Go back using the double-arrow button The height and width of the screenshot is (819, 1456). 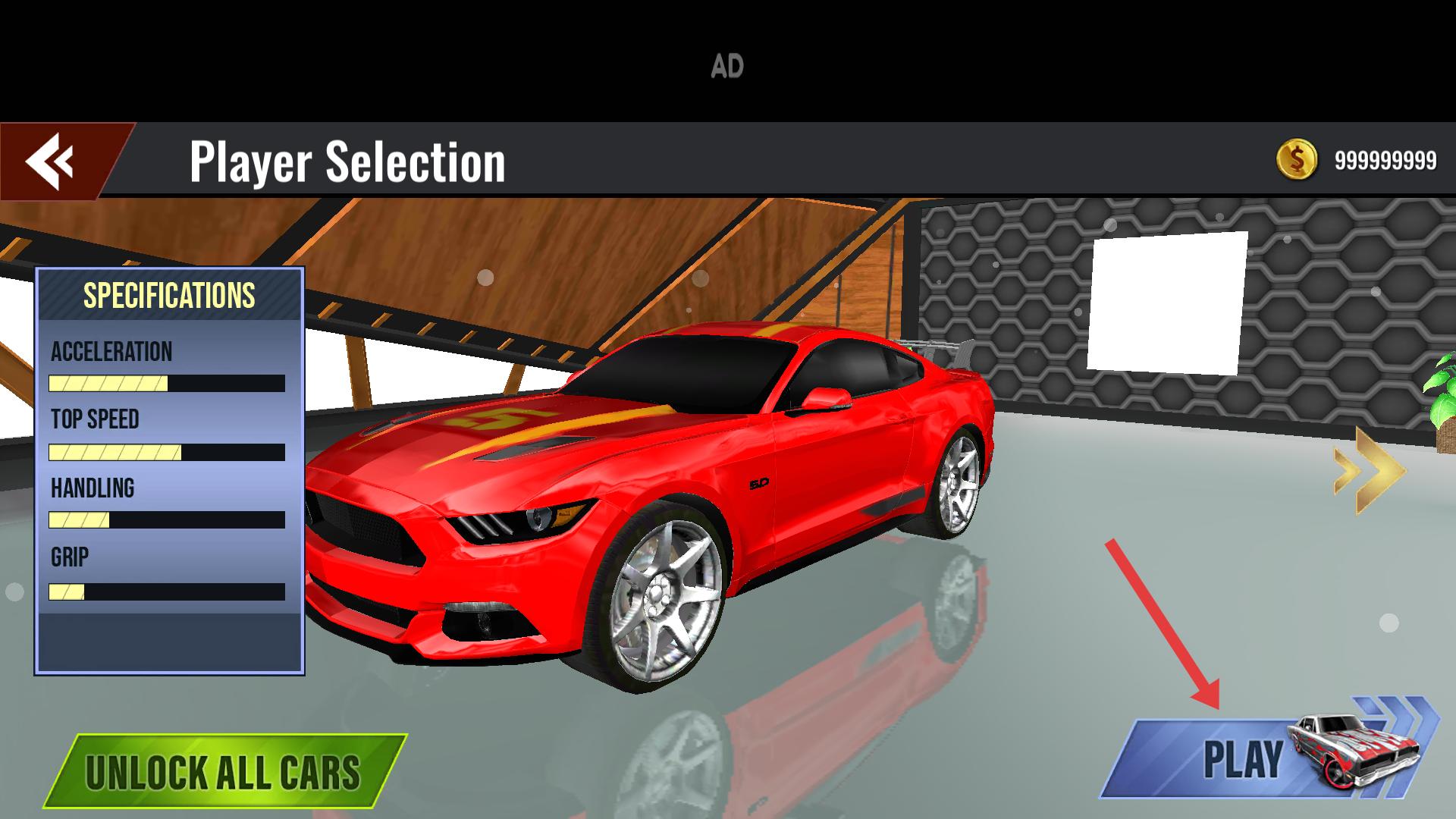coord(52,161)
